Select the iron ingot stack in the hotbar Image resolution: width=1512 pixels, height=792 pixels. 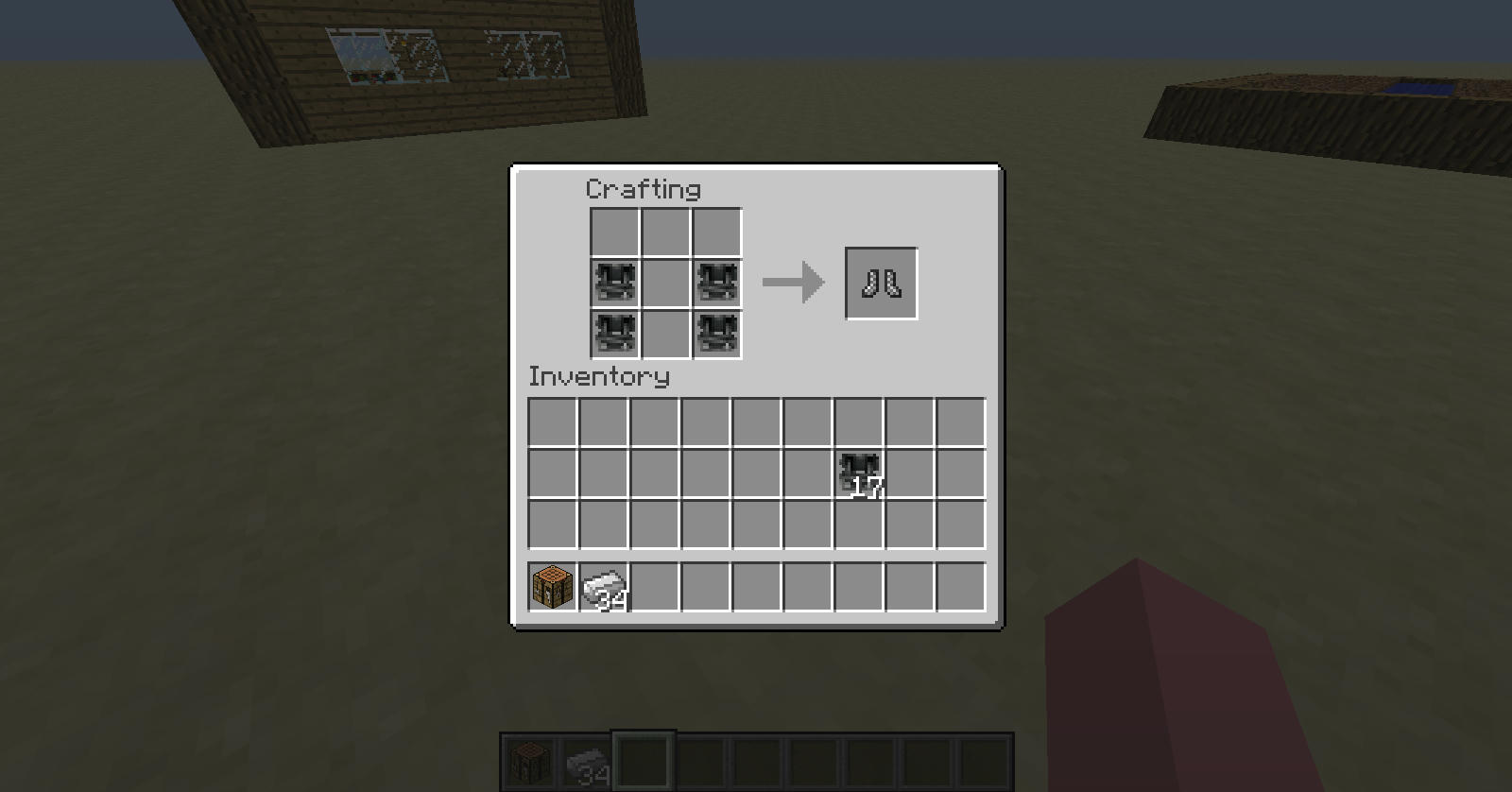[x=588, y=758]
